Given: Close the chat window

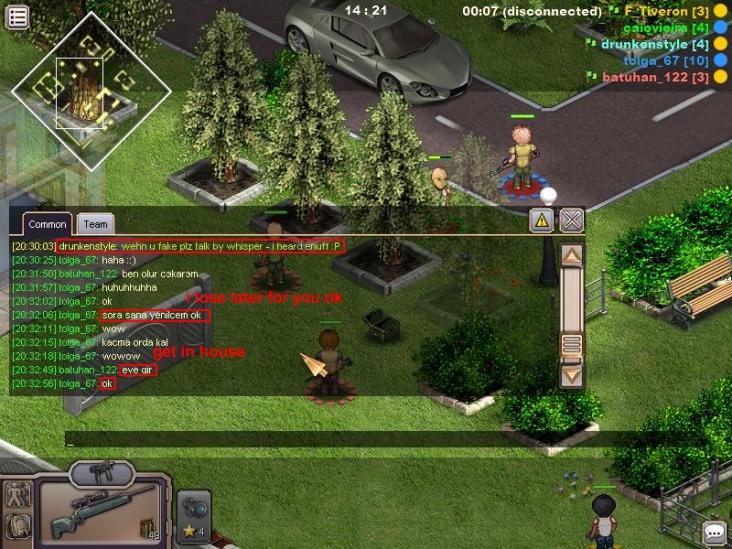Looking at the screenshot, I should coord(571,220).
